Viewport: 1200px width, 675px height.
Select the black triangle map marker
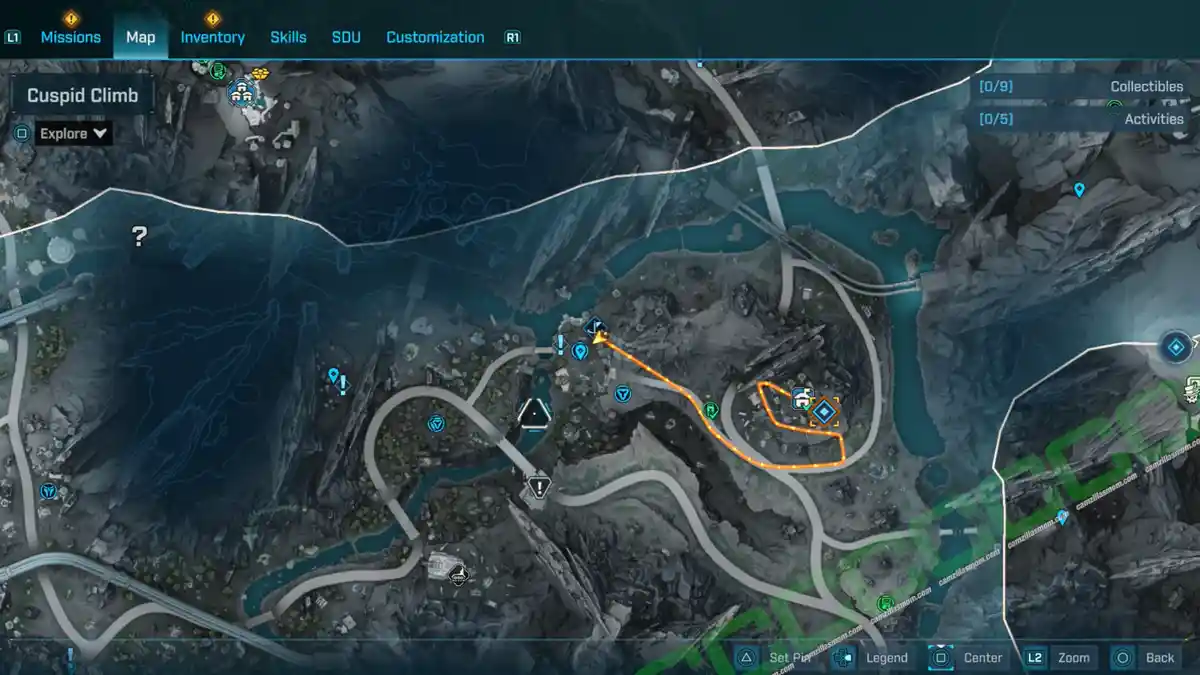click(534, 411)
